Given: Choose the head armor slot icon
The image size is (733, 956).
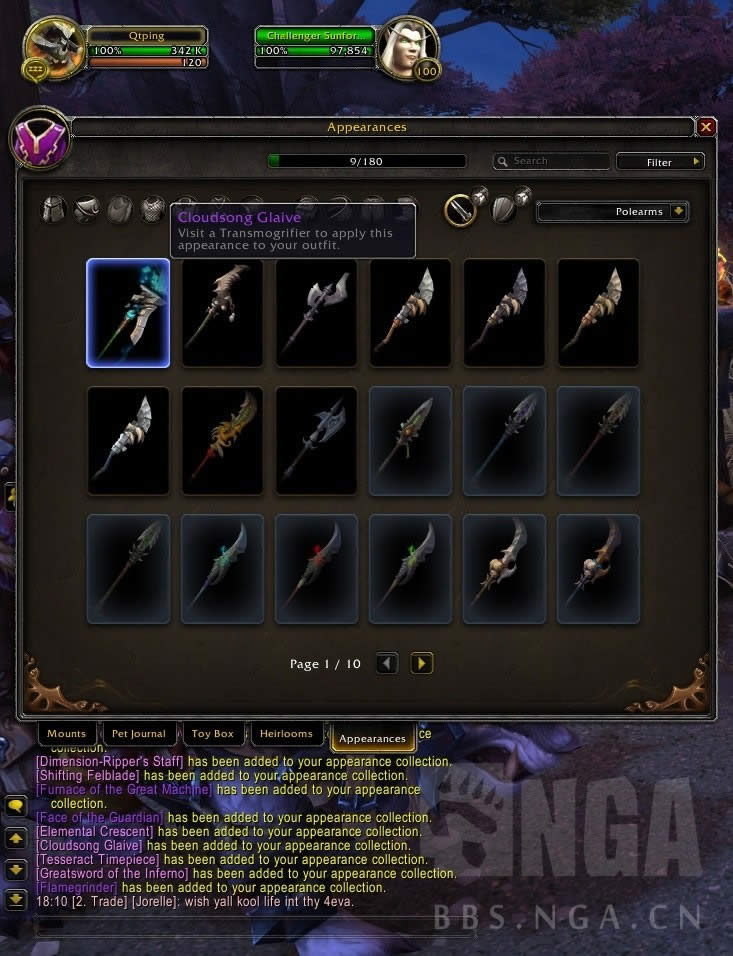Looking at the screenshot, I should (x=53, y=210).
